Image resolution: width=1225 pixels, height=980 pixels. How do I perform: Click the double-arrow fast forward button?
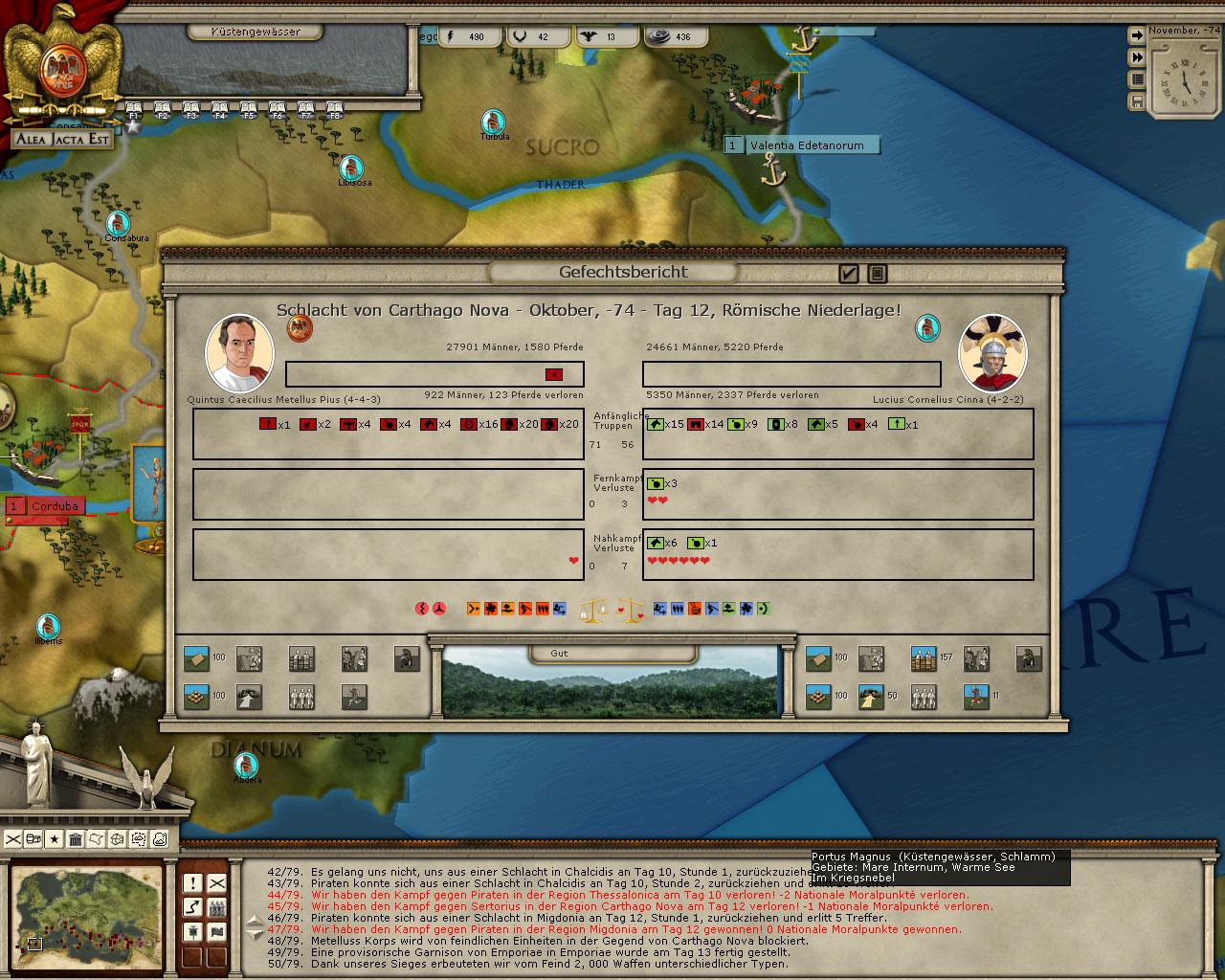coord(1137,57)
